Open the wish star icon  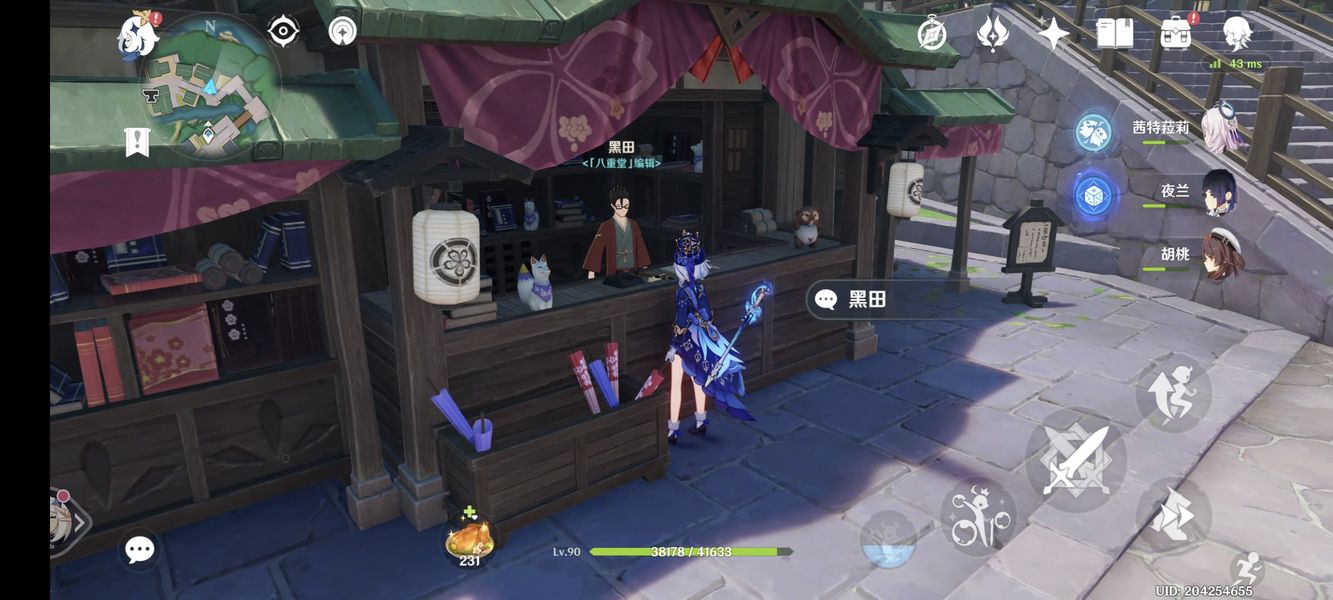click(x=1053, y=34)
